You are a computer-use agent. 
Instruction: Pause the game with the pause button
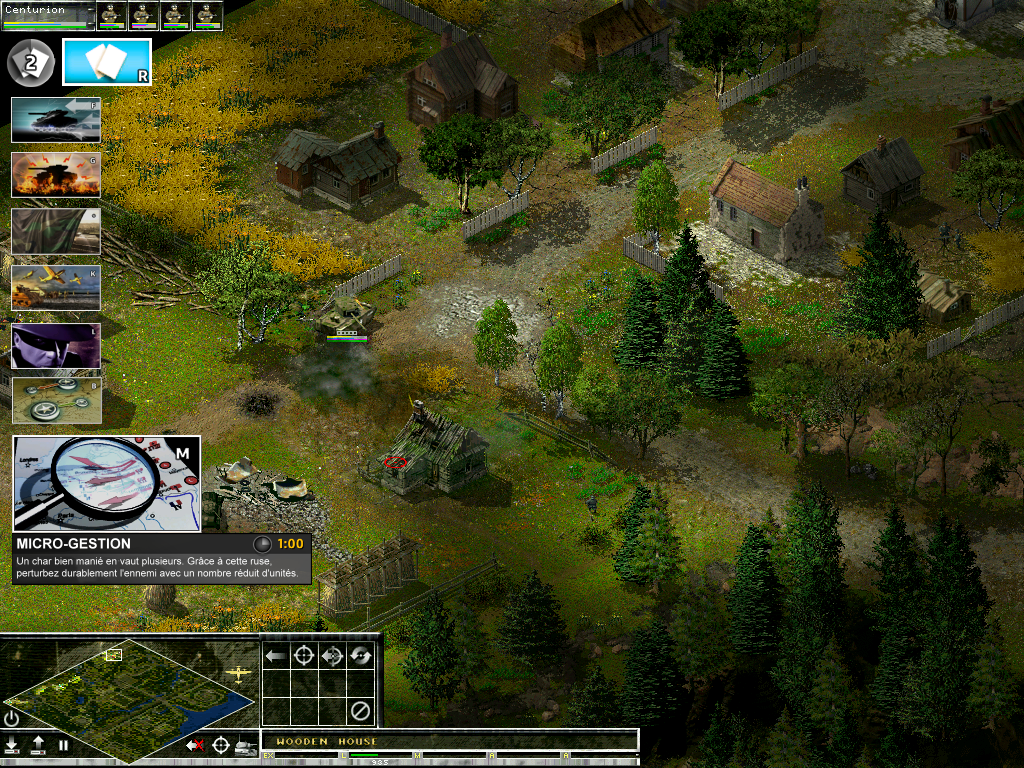tap(63, 745)
